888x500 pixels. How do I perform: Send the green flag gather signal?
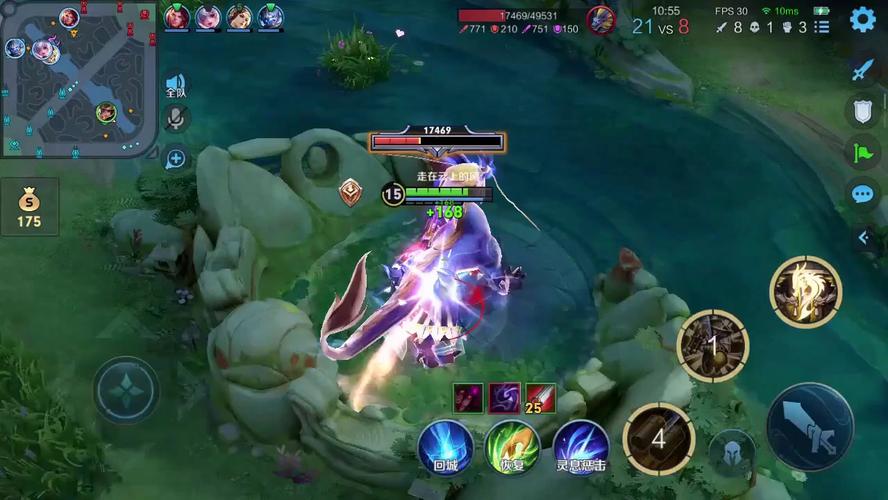[862, 152]
